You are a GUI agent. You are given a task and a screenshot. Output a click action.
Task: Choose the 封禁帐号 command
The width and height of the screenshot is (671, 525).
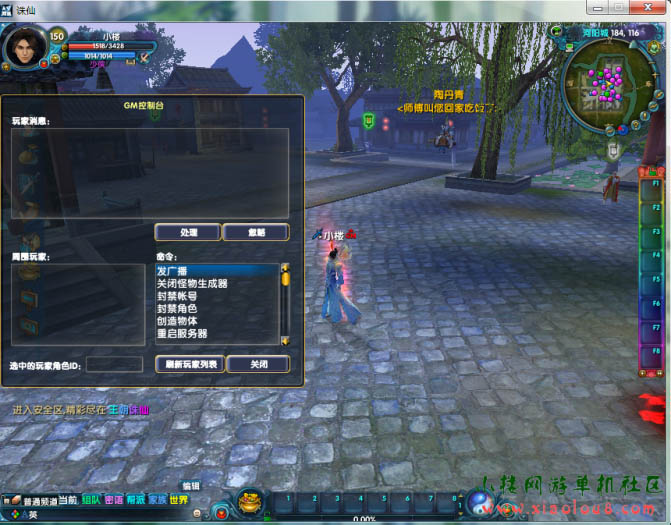point(216,296)
